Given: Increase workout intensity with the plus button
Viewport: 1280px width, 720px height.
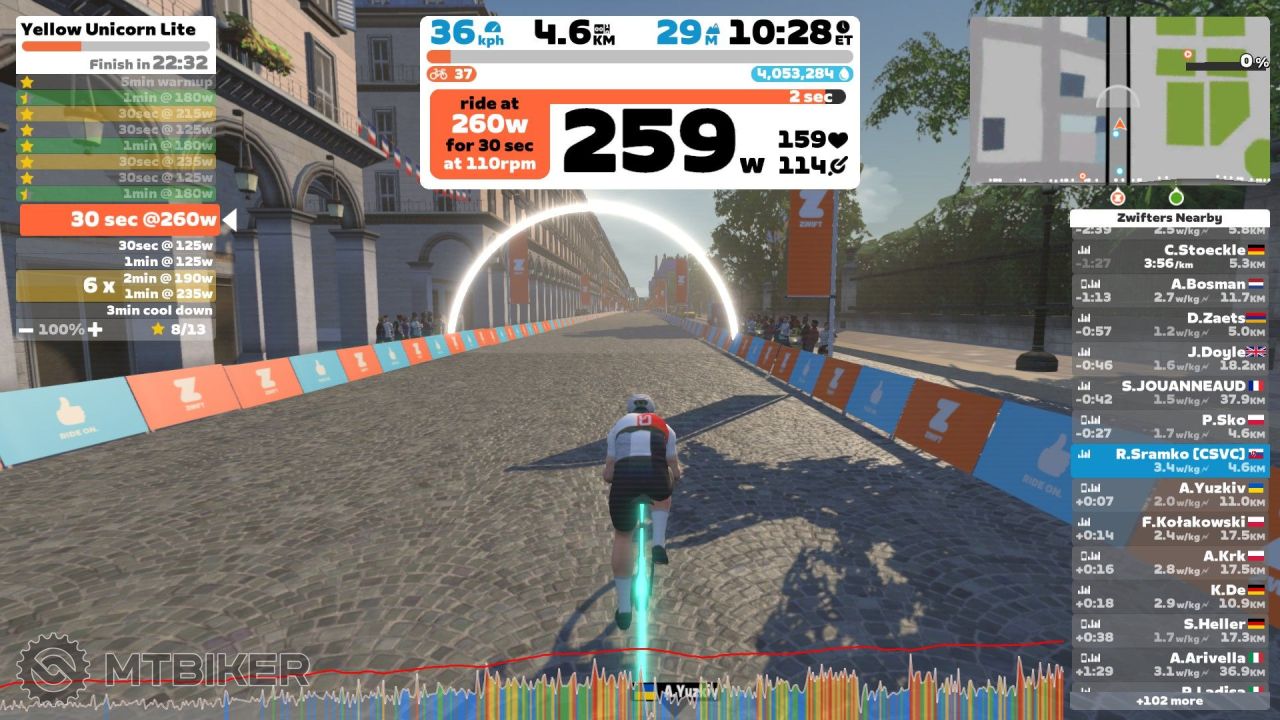Looking at the screenshot, I should (x=96, y=329).
